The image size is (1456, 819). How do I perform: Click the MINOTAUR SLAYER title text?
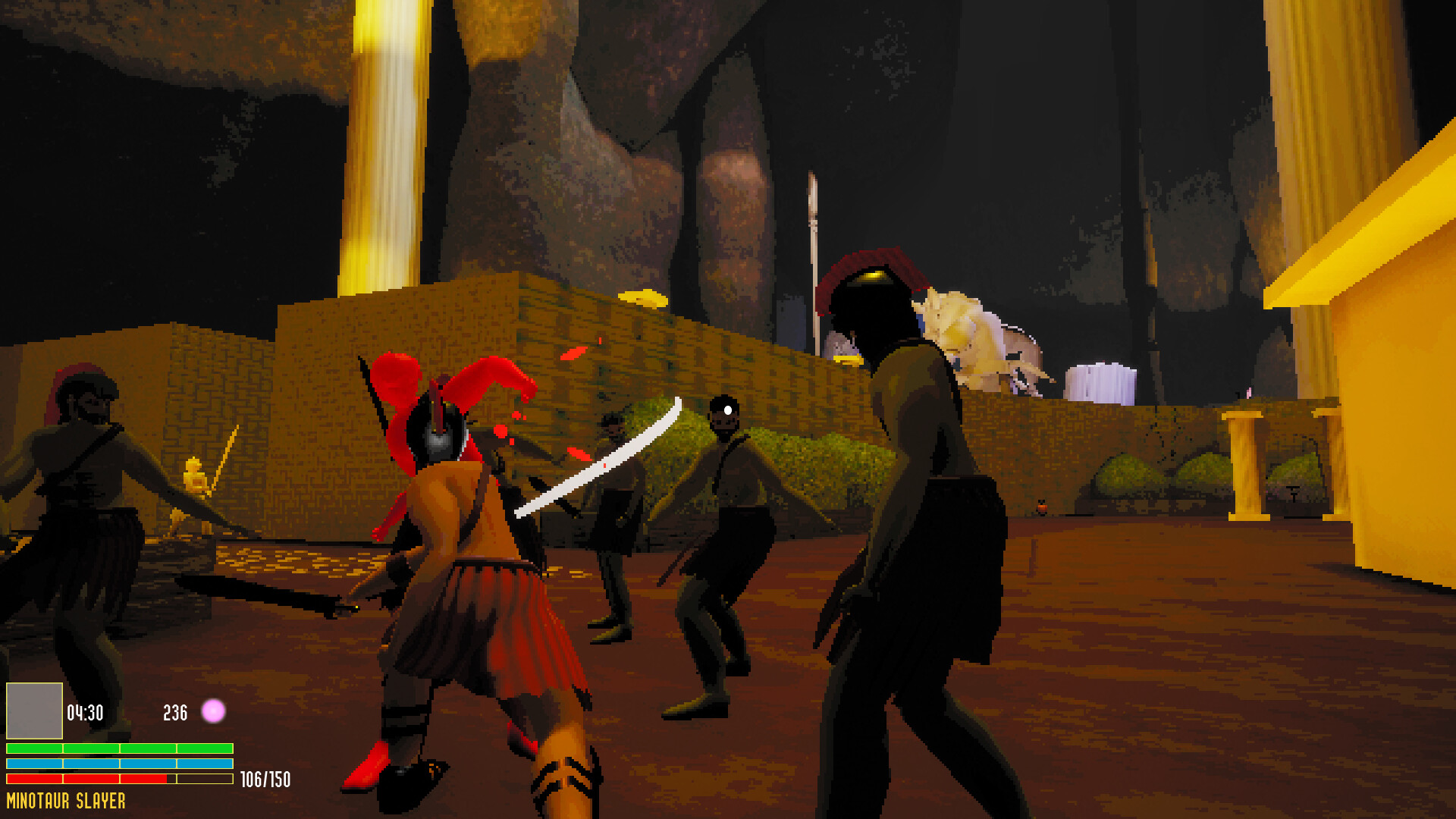[67, 799]
